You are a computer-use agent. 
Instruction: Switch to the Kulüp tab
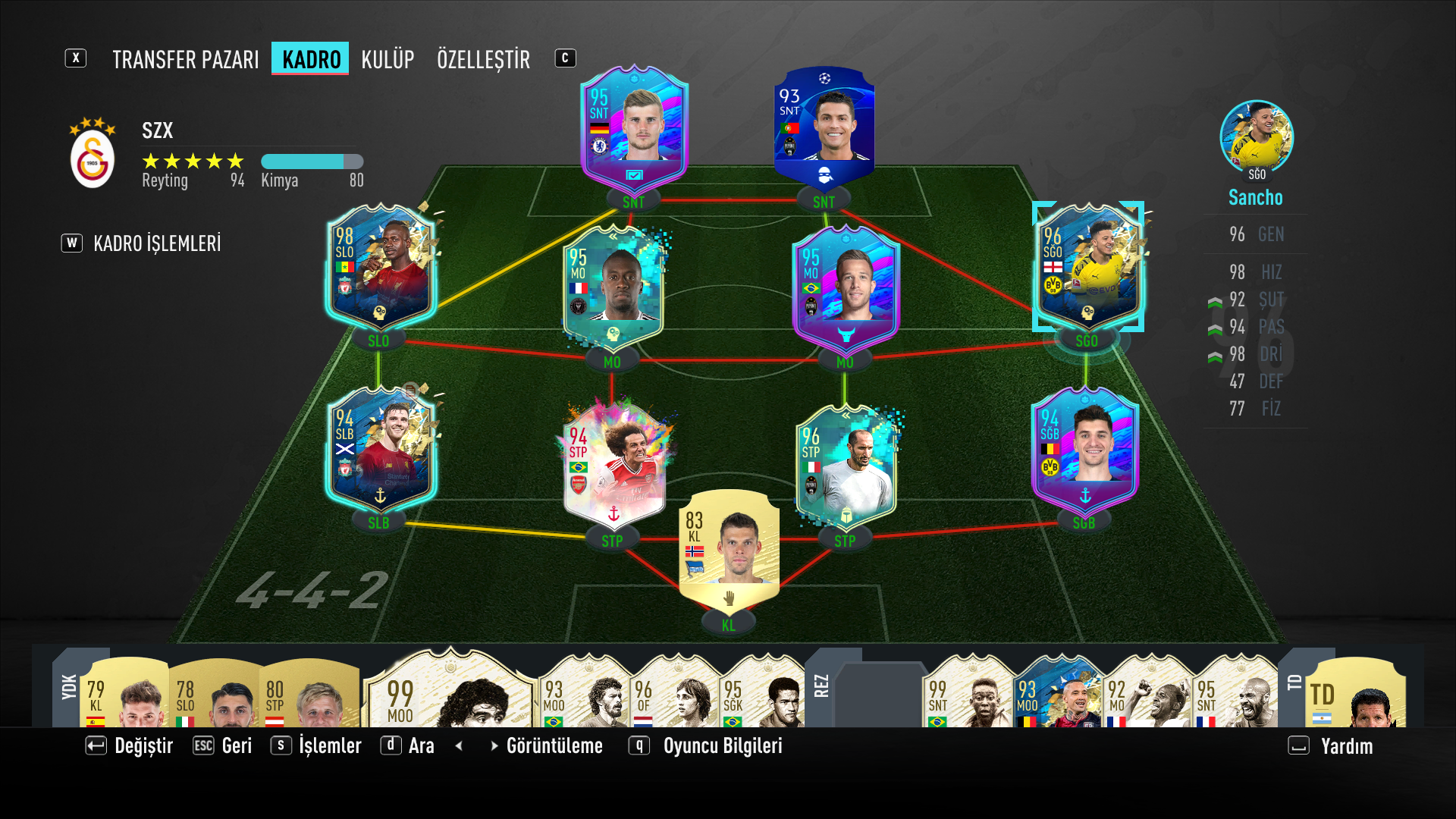tap(388, 59)
